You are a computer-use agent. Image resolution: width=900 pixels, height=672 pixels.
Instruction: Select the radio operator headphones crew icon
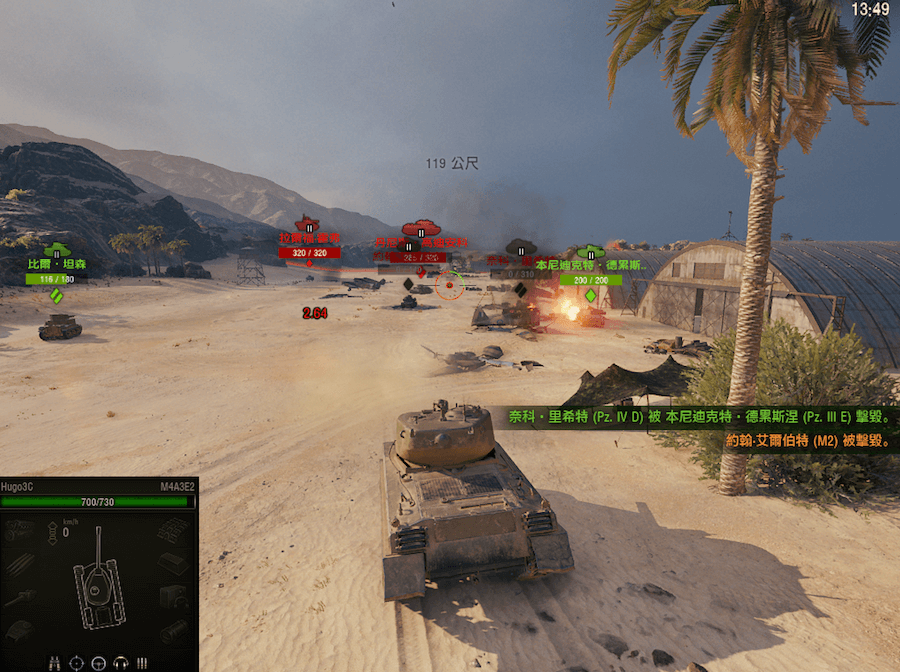[x=120, y=662]
